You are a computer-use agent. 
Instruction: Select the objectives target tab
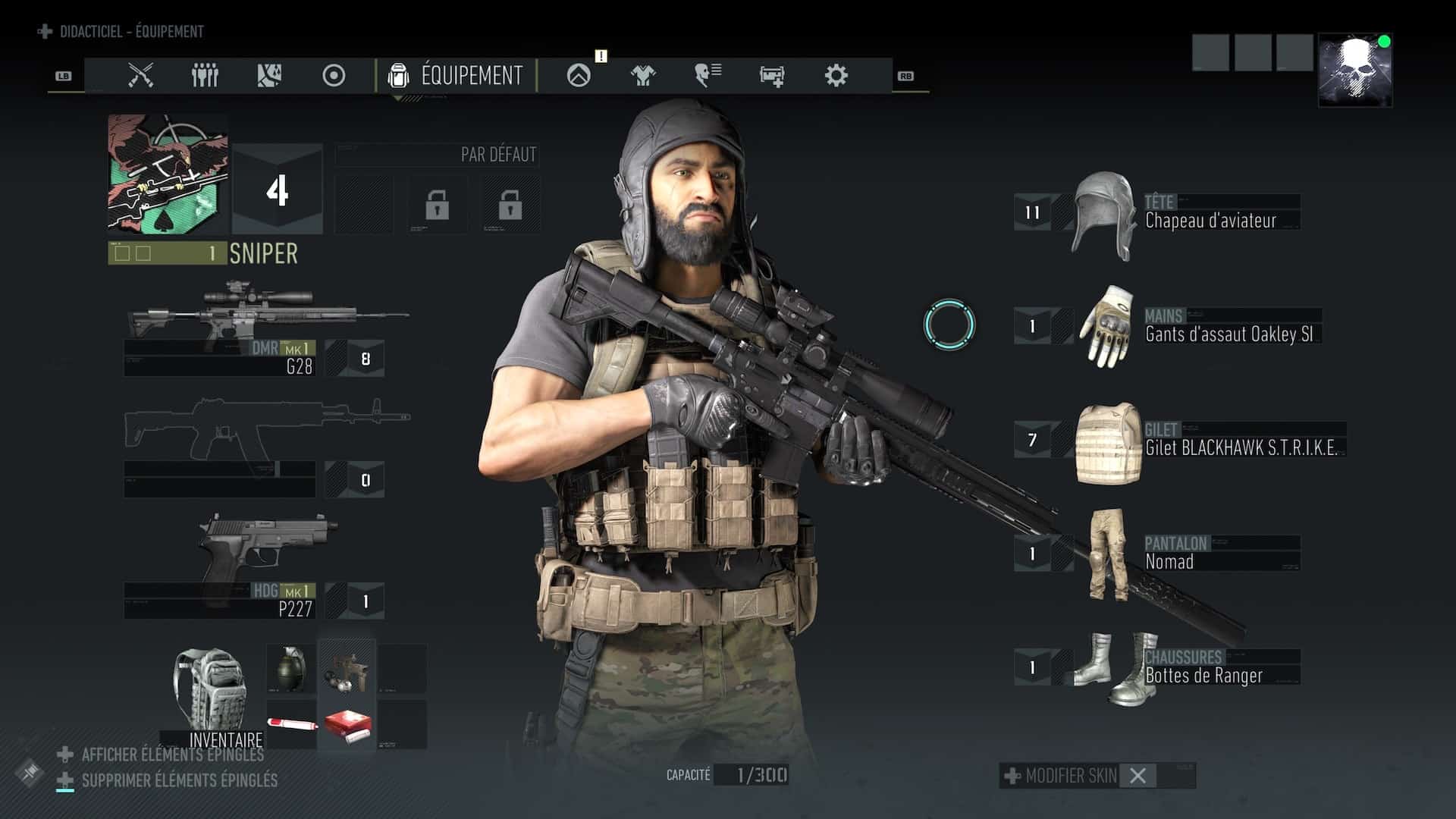(334, 75)
